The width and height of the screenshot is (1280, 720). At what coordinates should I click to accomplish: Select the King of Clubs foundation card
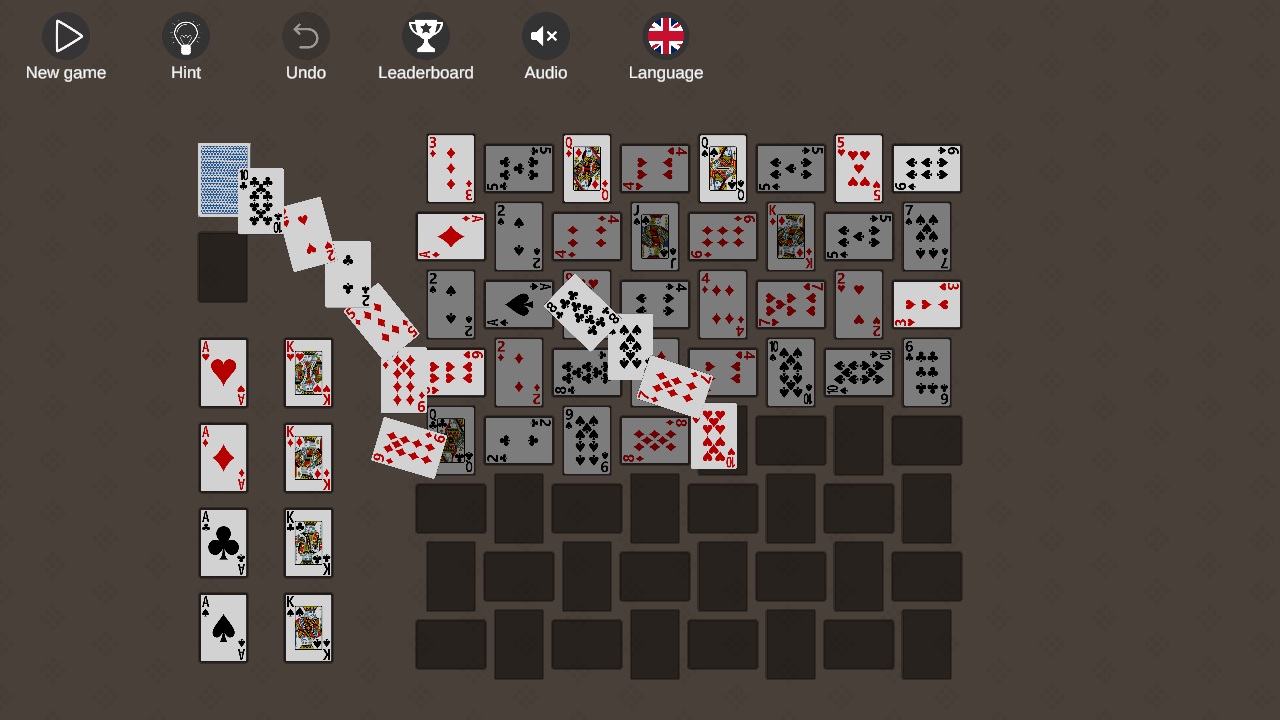[x=308, y=543]
